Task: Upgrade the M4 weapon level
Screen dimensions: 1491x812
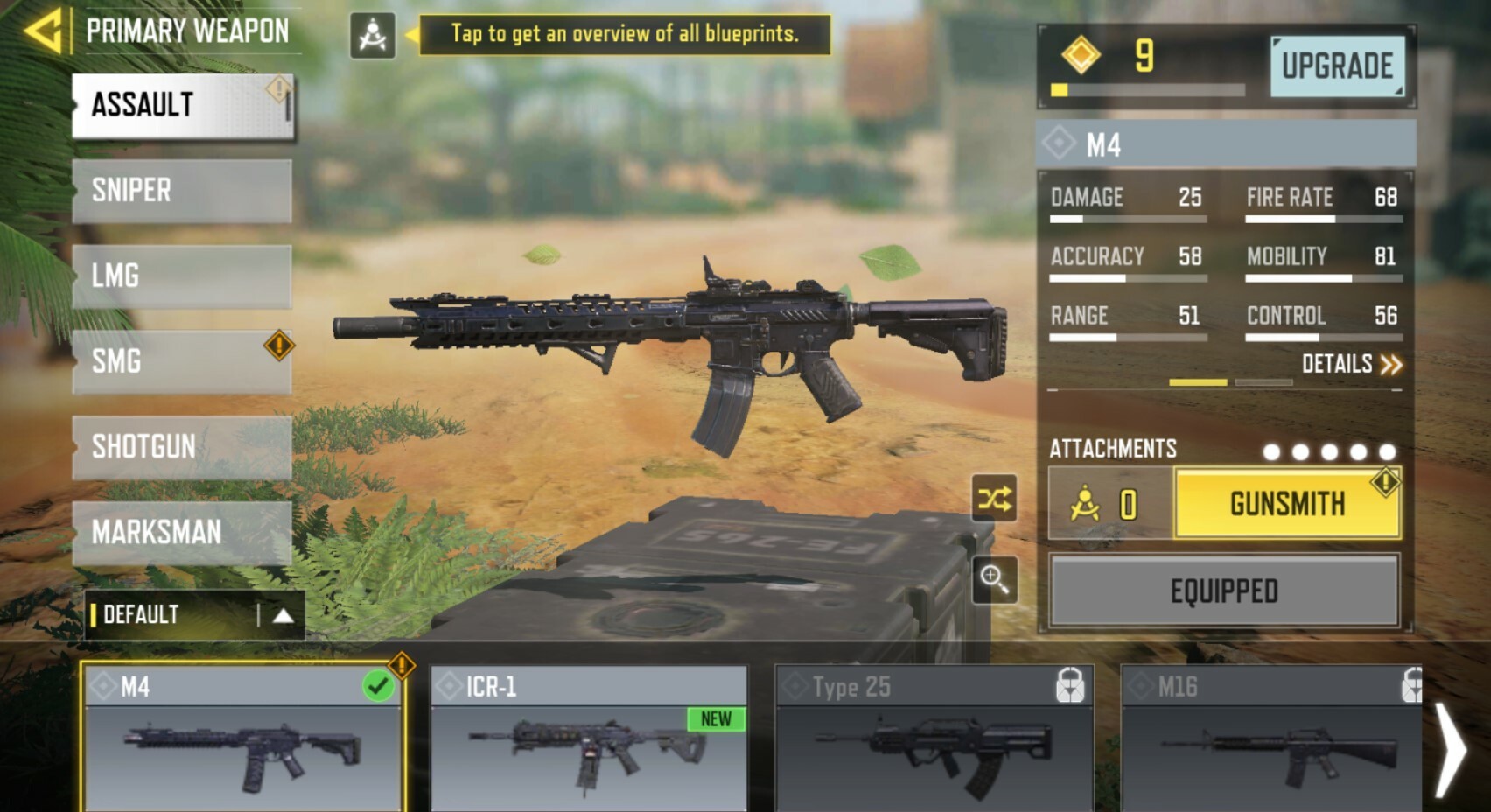Action: click(1336, 66)
